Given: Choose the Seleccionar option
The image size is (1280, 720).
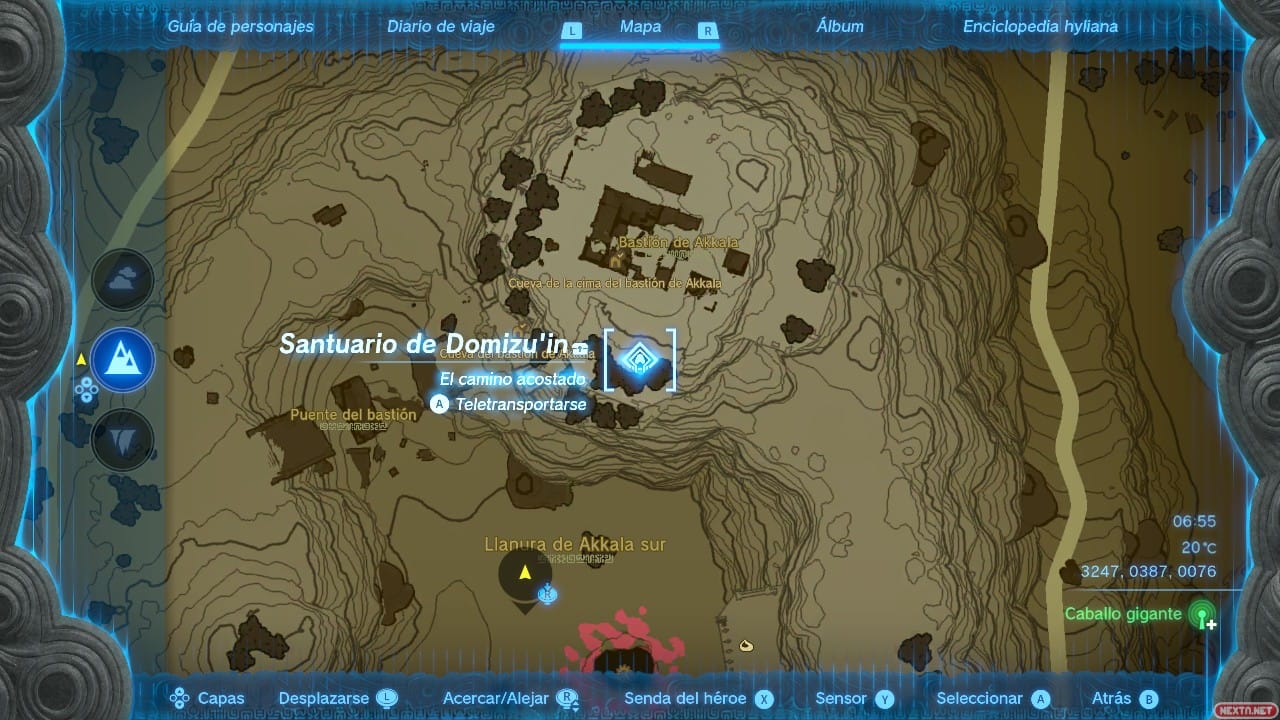Looking at the screenshot, I should tap(993, 699).
